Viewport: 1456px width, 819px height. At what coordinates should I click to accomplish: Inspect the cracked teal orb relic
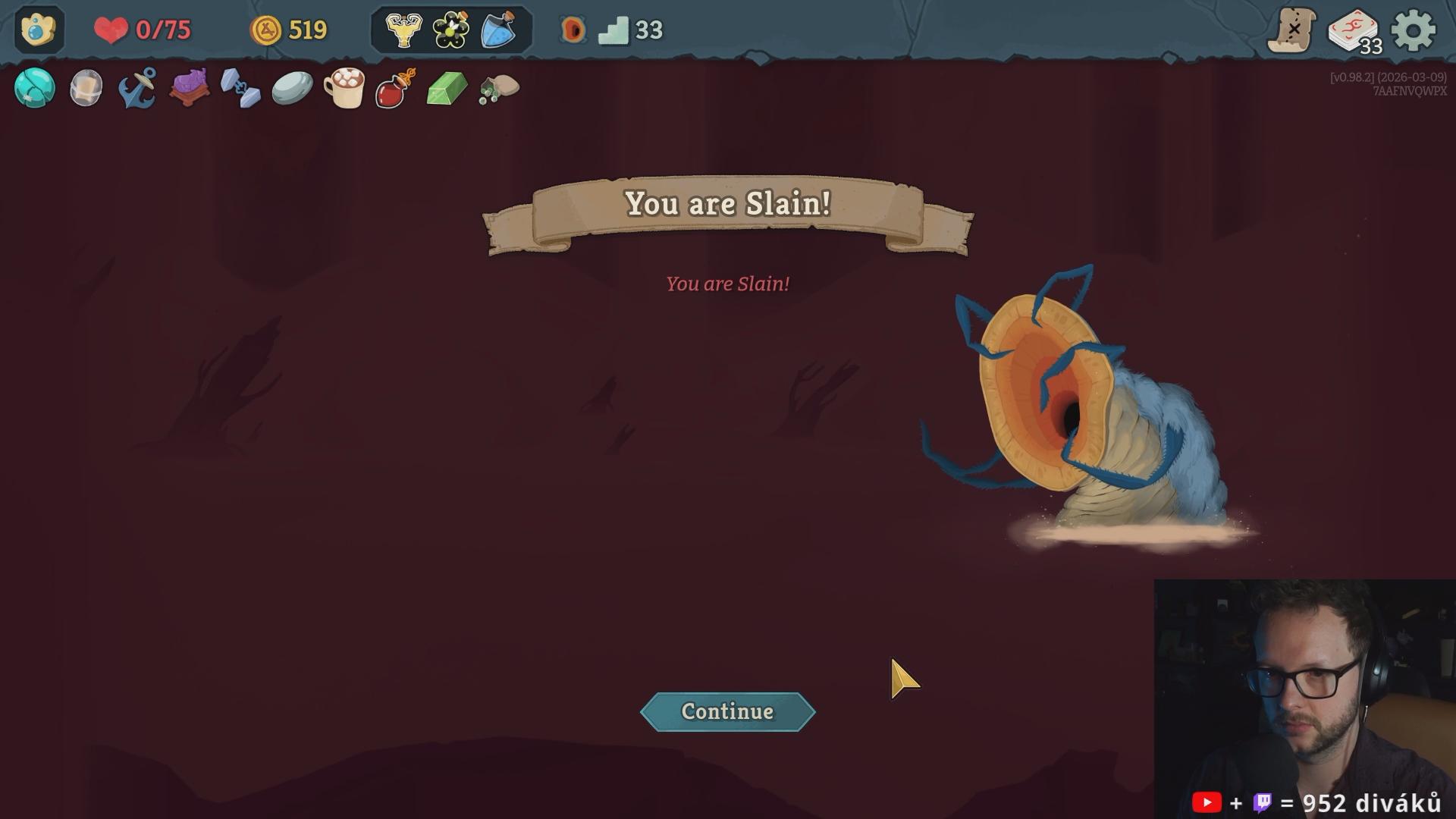[x=35, y=88]
